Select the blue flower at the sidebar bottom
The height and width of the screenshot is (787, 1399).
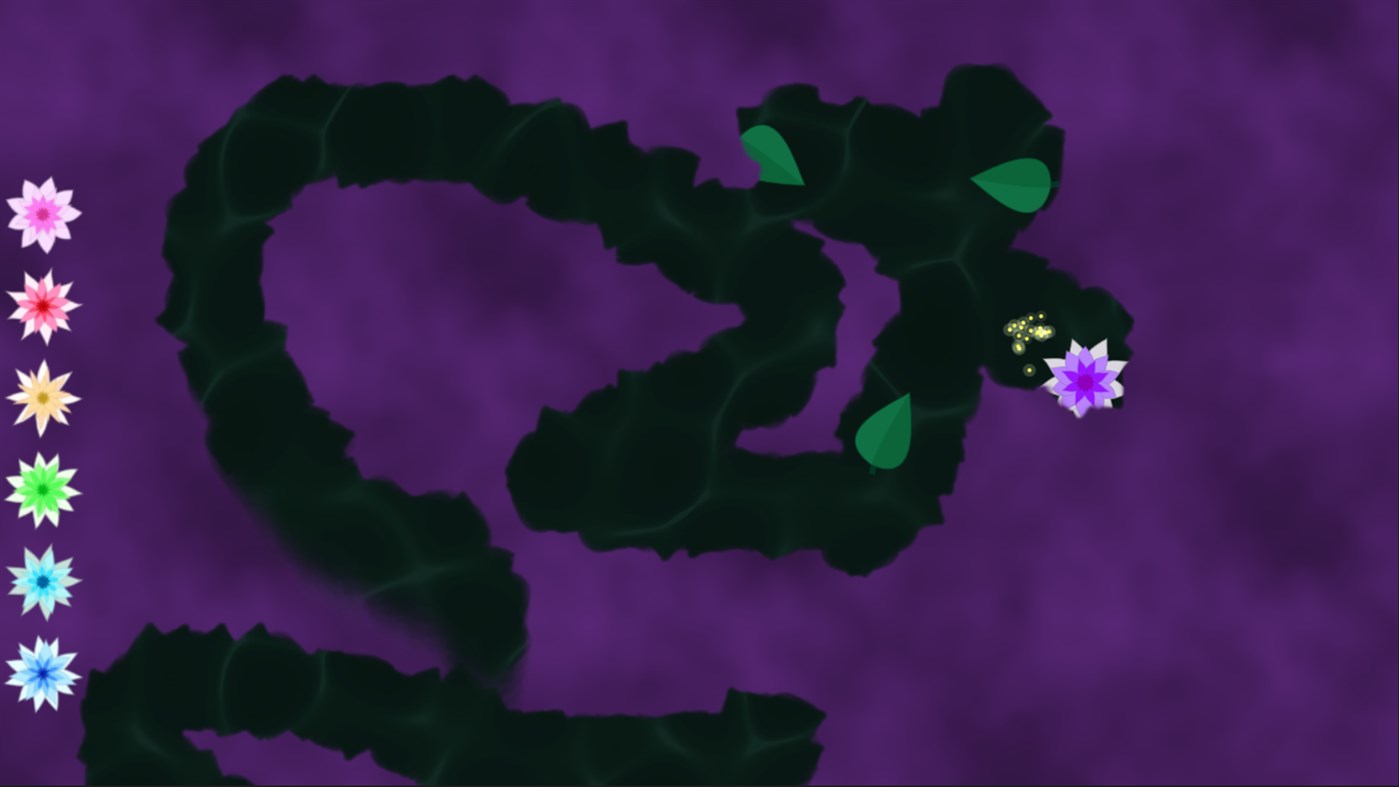(x=42, y=672)
